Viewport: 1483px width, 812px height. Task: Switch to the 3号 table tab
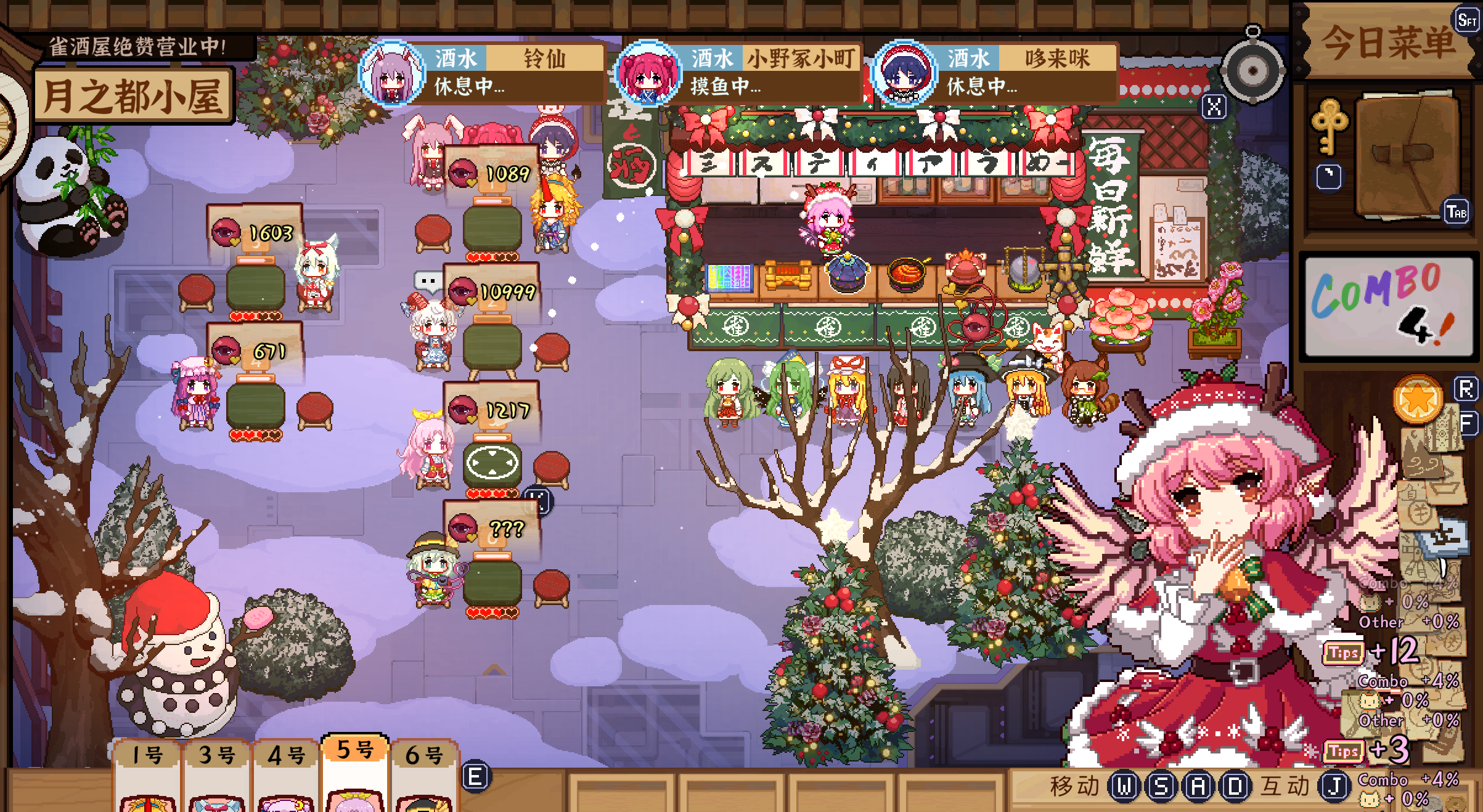[x=217, y=754]
